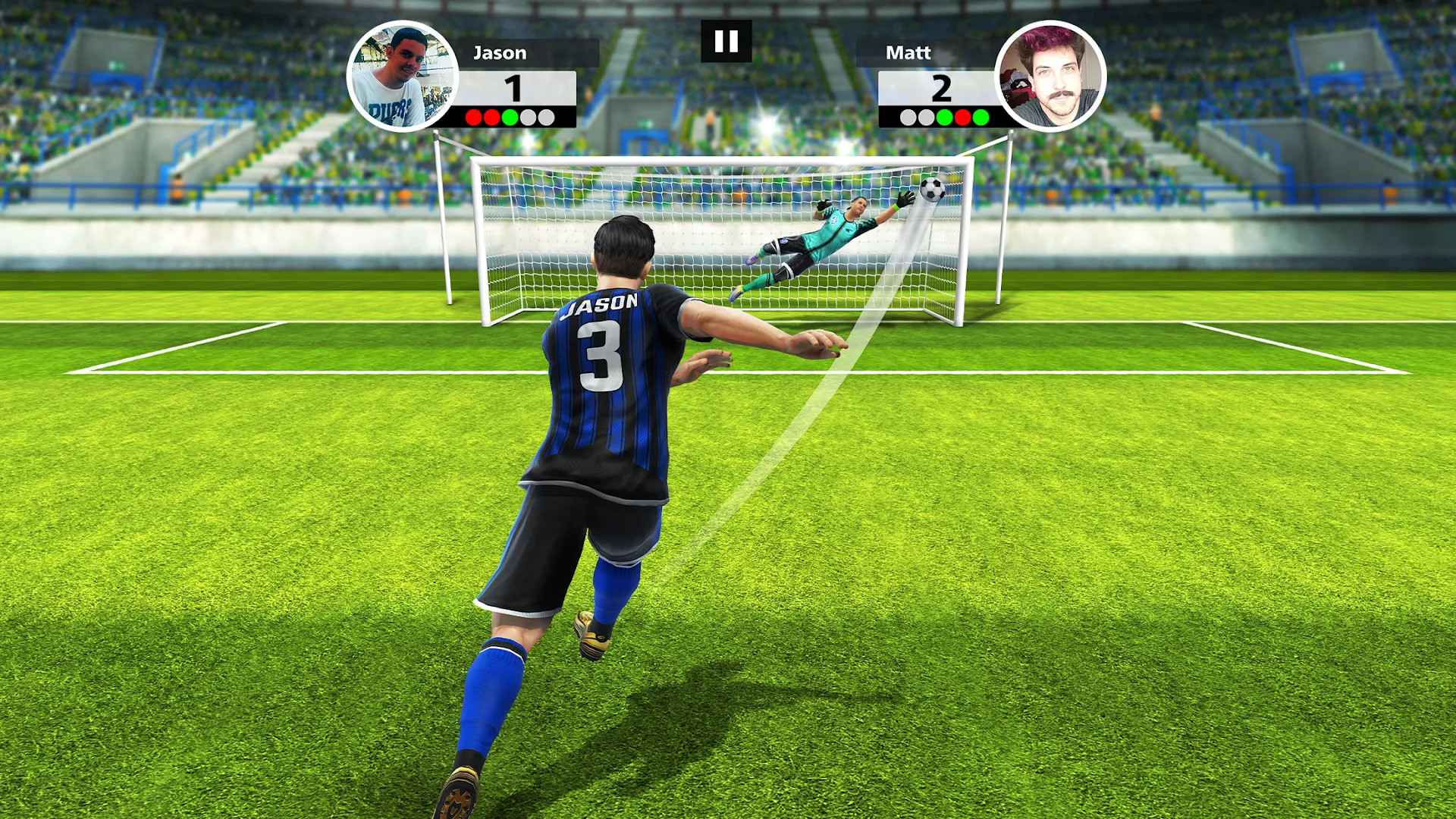Screen dimensions: 1456x819
Task: Click Matt's score of 2
Action: pos(940,87)
